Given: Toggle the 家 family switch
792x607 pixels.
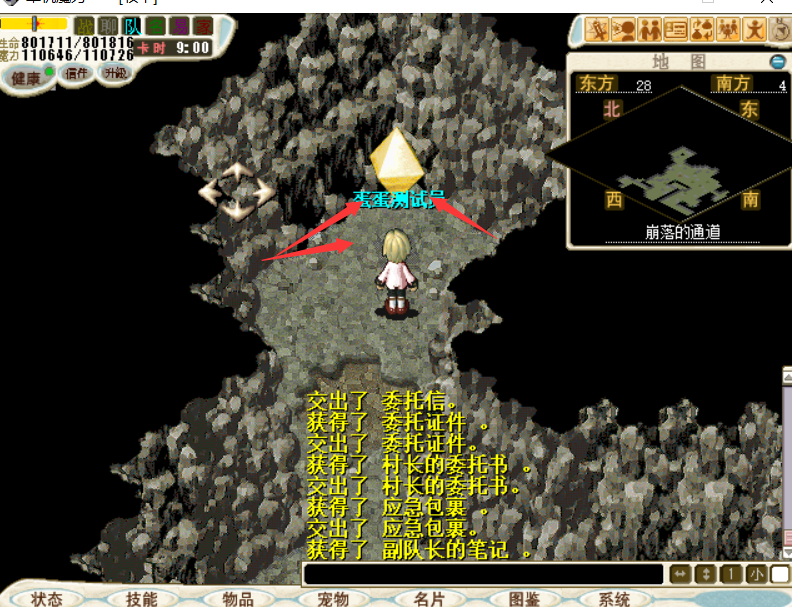Looking at the screenshot, I should coord(202,25).
